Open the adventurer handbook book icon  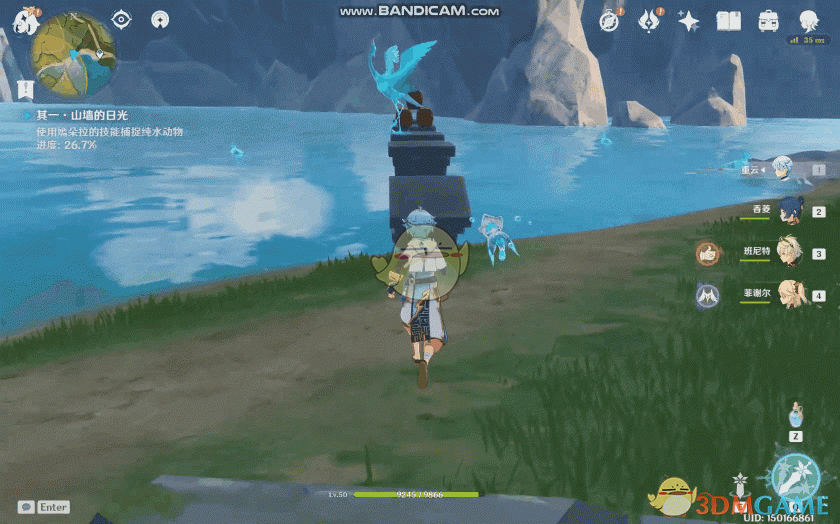pyautogui.click(x=729, y=20)
